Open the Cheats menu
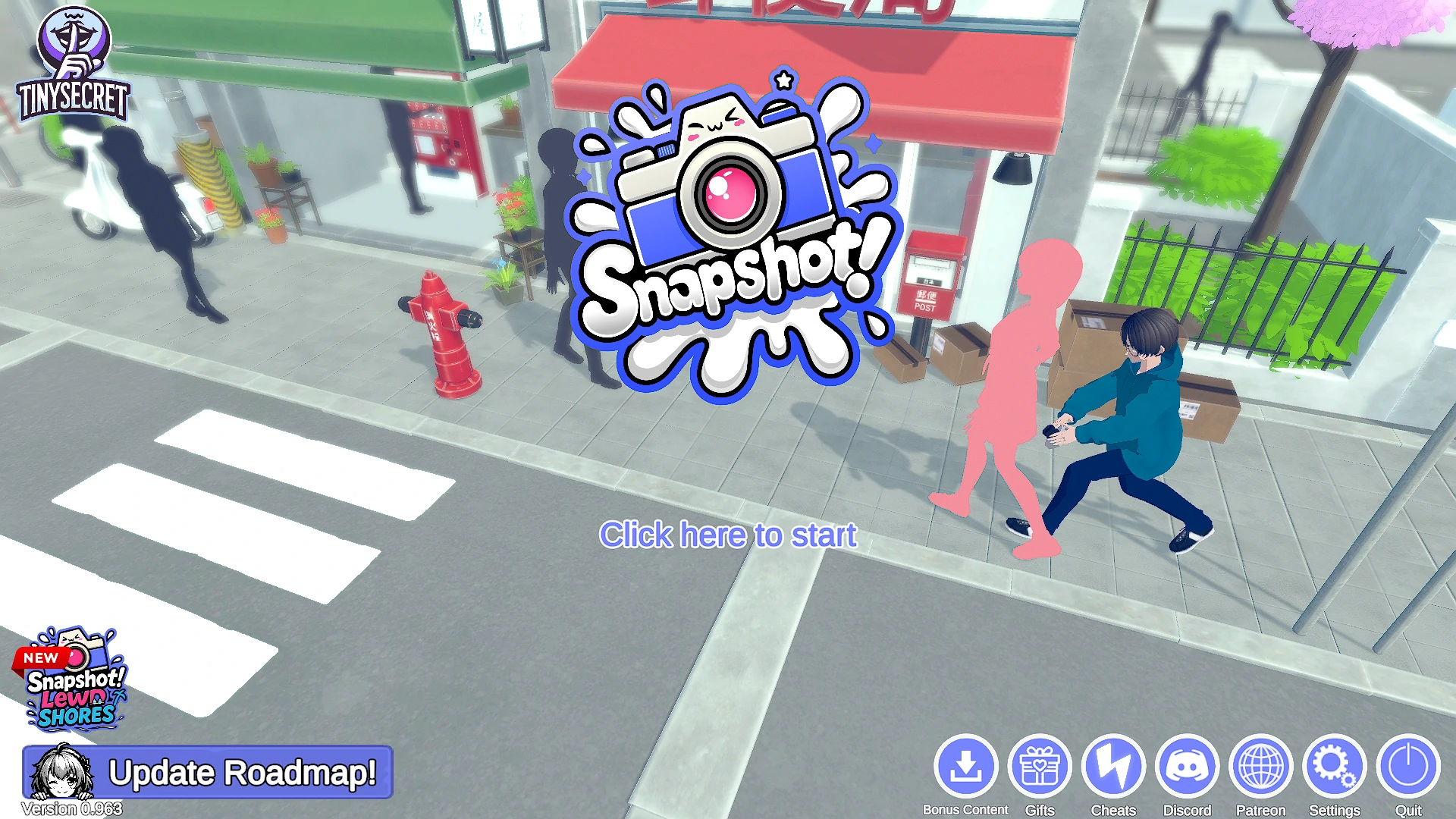This screenshot has width=1456, height=819. [x=1113, y=766]
